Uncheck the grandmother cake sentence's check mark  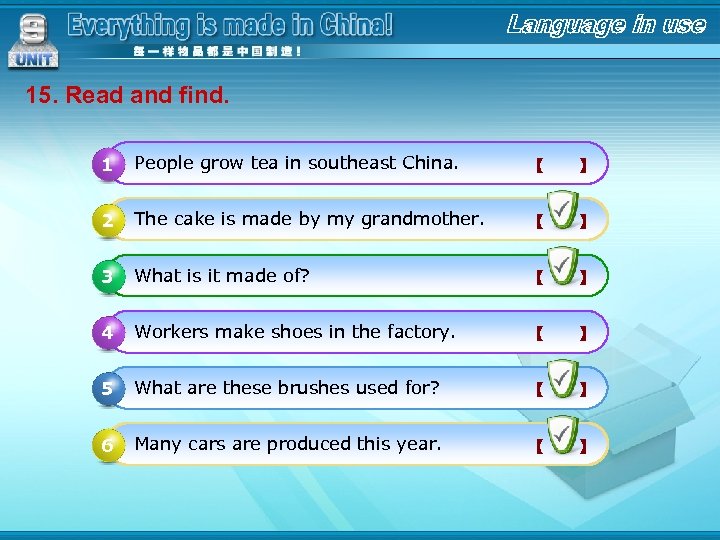[562, 215]
